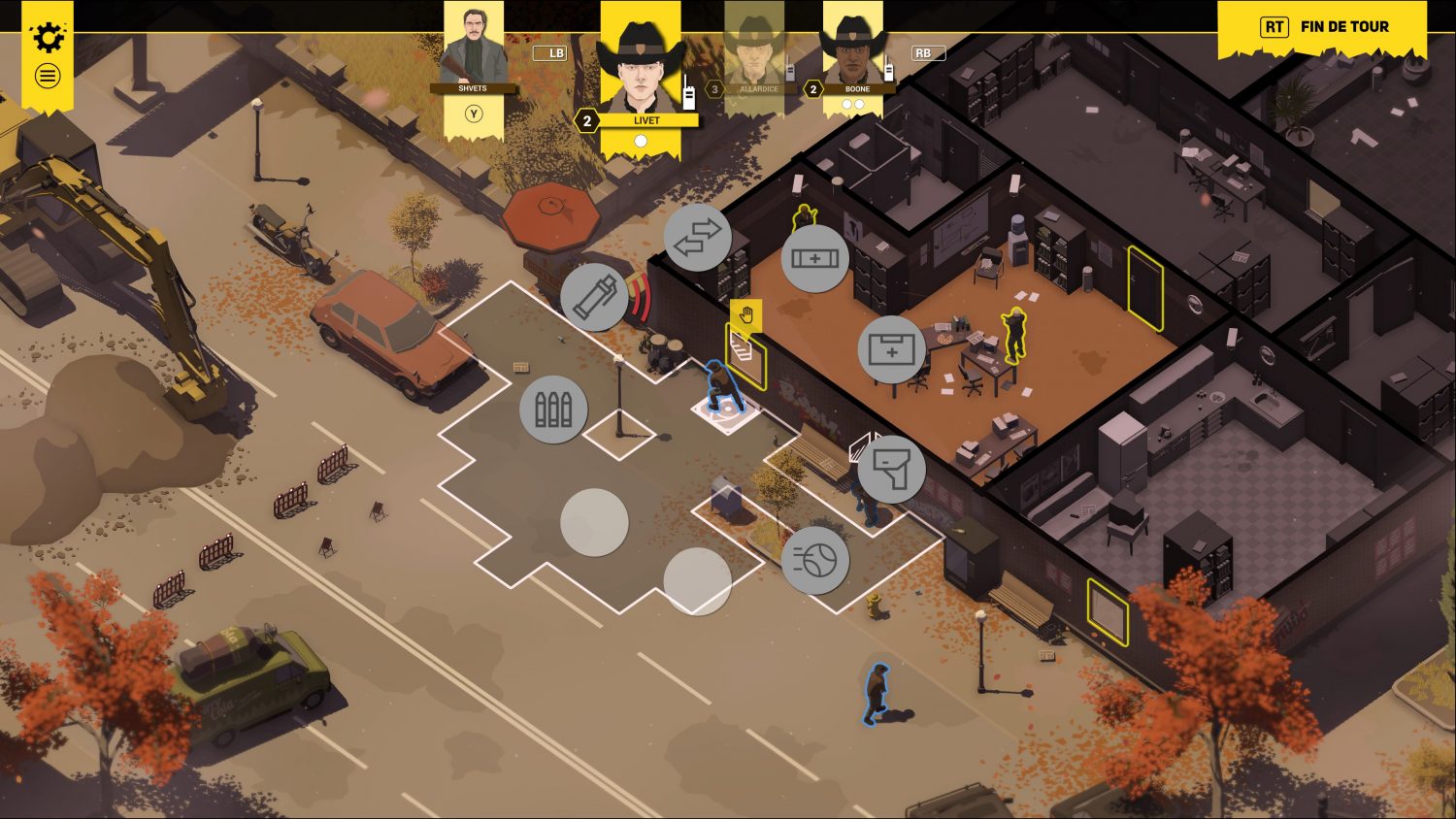Select the pistol shoot action
Screen dimensions: 1456x819
click(891, 469)
